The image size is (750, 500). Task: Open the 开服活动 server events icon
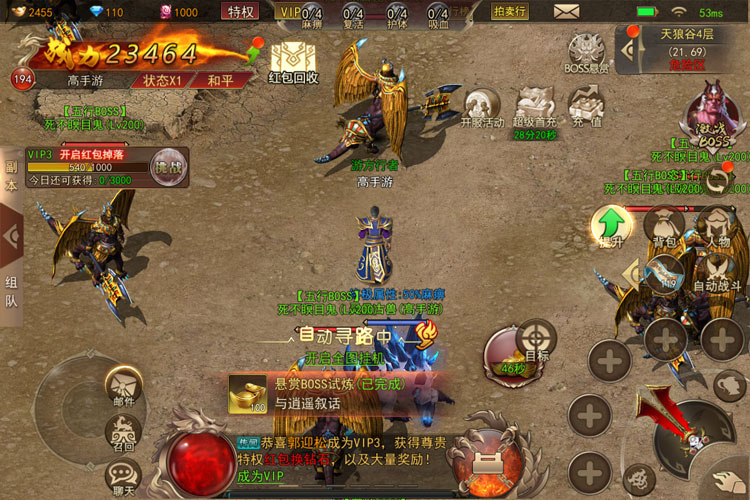pyautogui.click(x=481, y=108)
